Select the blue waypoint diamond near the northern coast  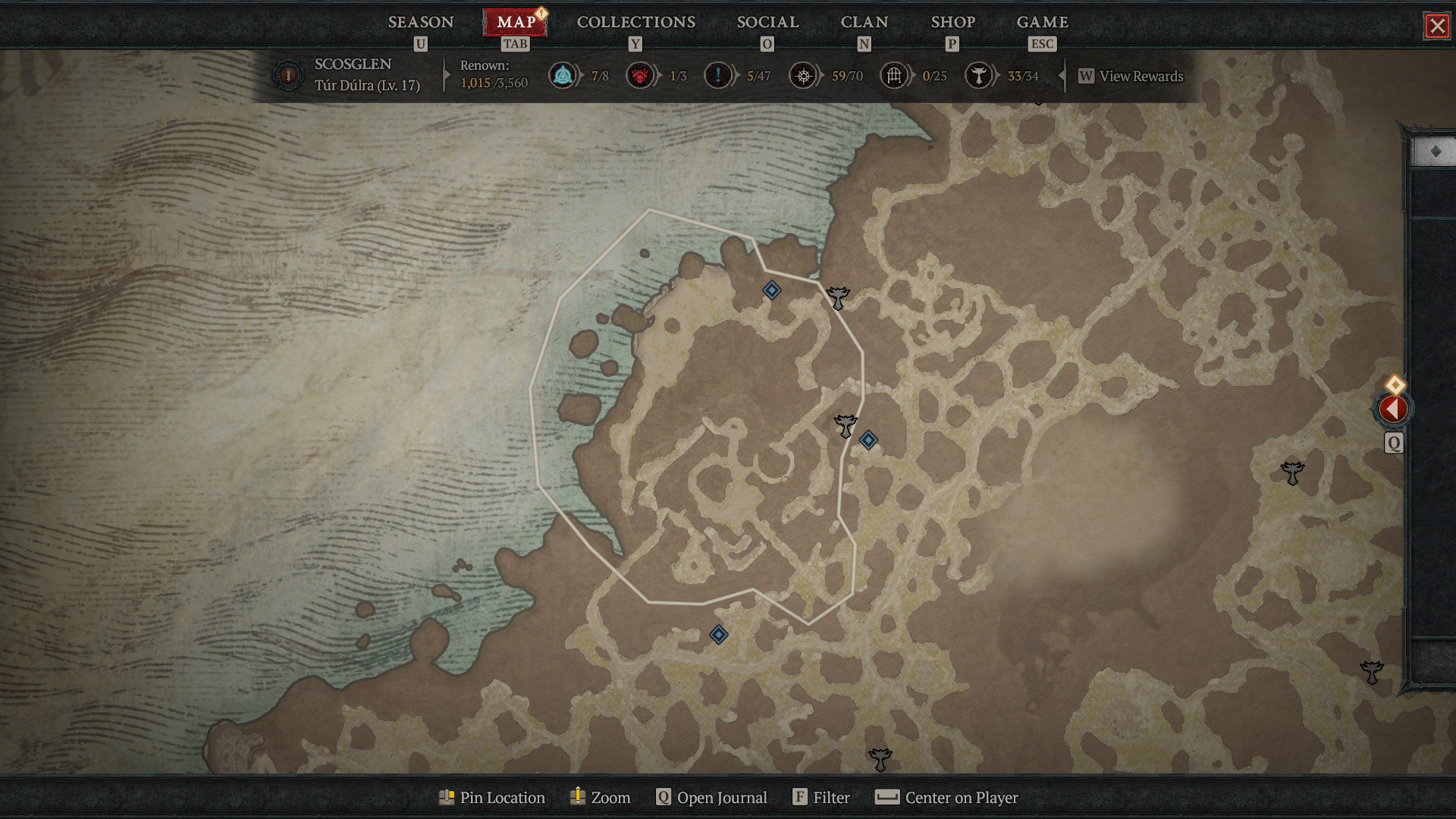point(771,290)
